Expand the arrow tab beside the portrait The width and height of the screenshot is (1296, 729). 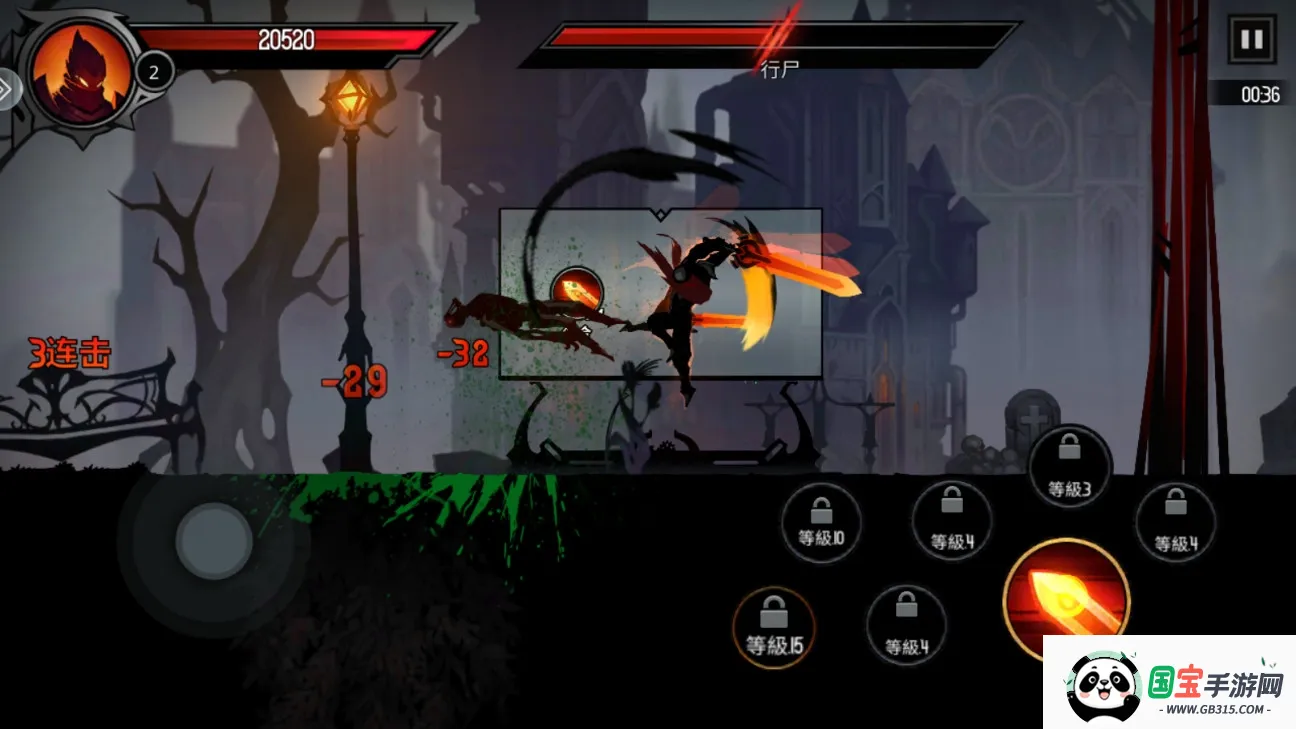pos(8,89)
